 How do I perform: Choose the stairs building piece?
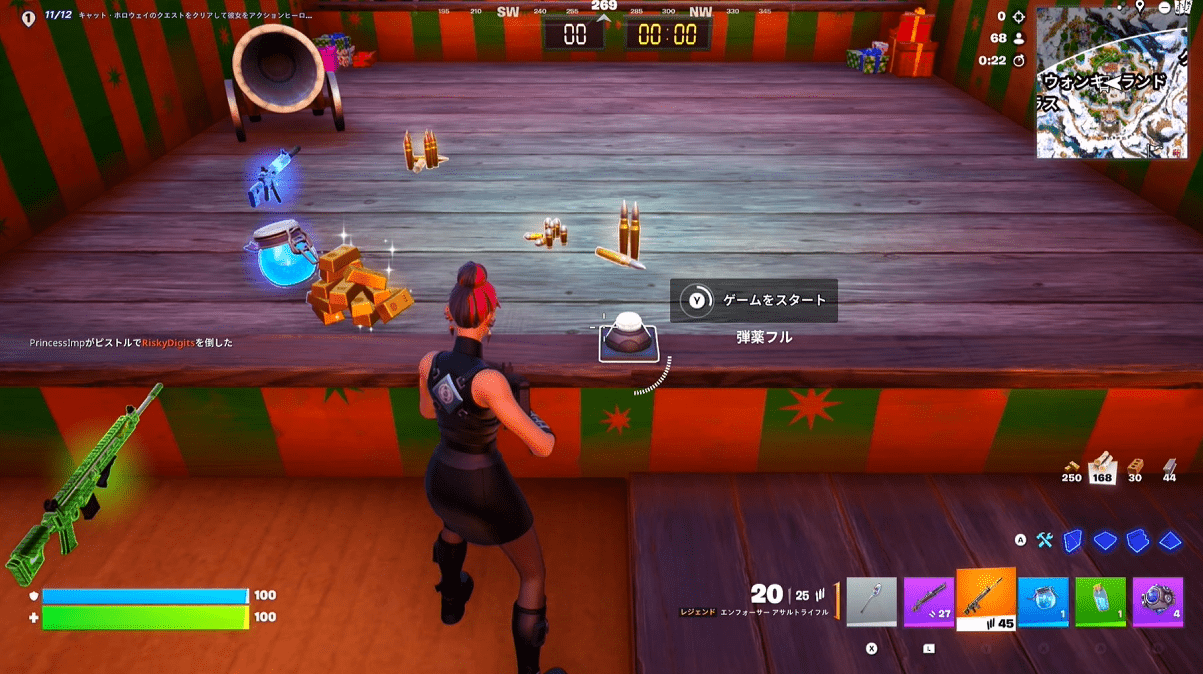click(1137, 541)
